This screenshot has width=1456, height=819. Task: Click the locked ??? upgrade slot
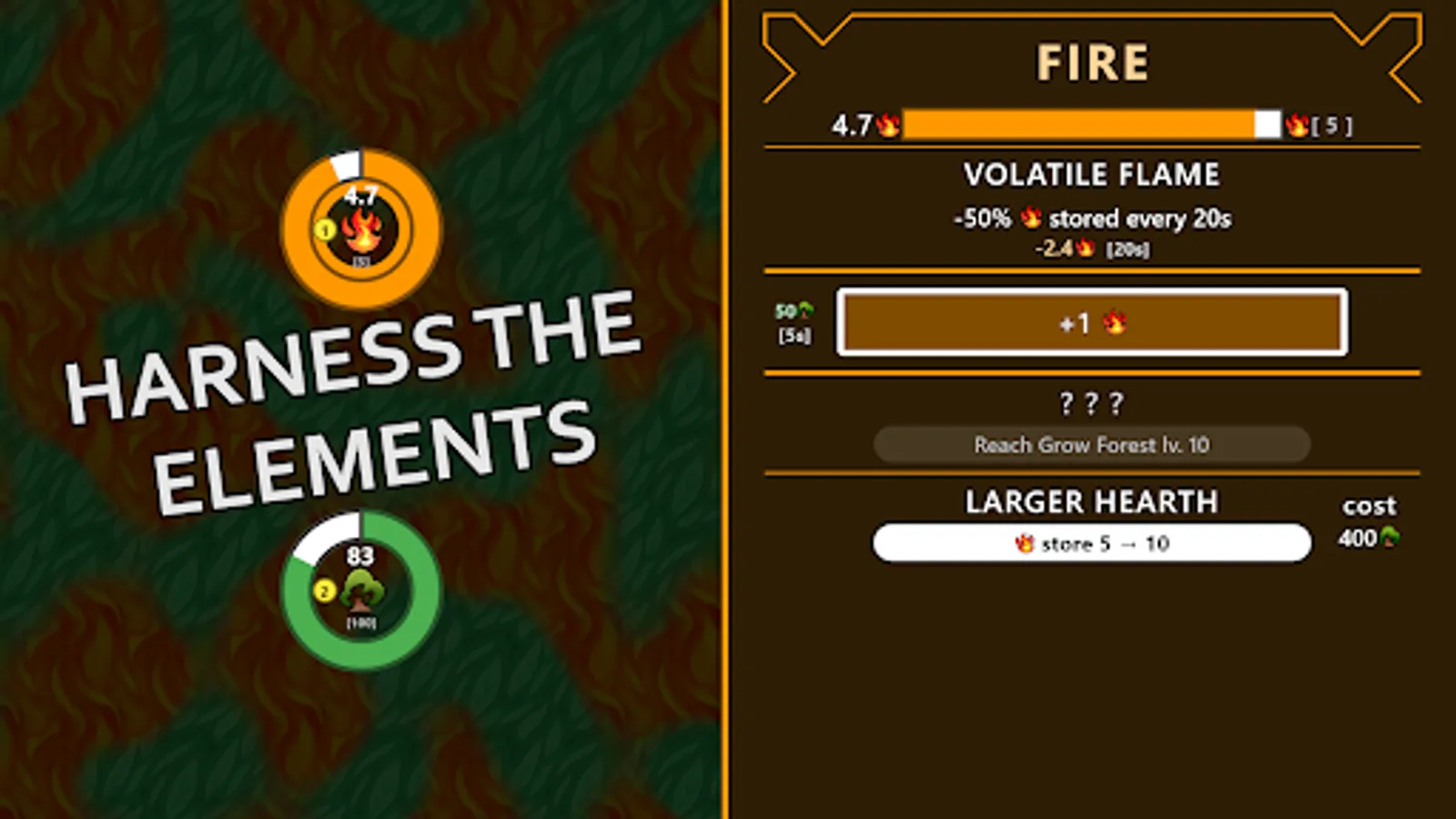coord(1091,401)
